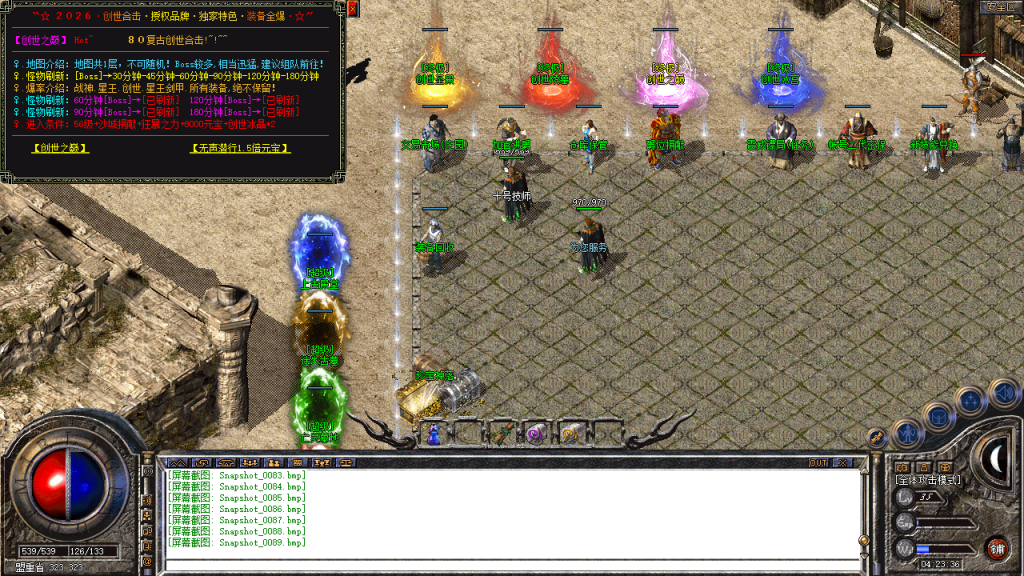Close the 创世之巅 info panel
This screenshot has height=576, width=1024.
355,9
